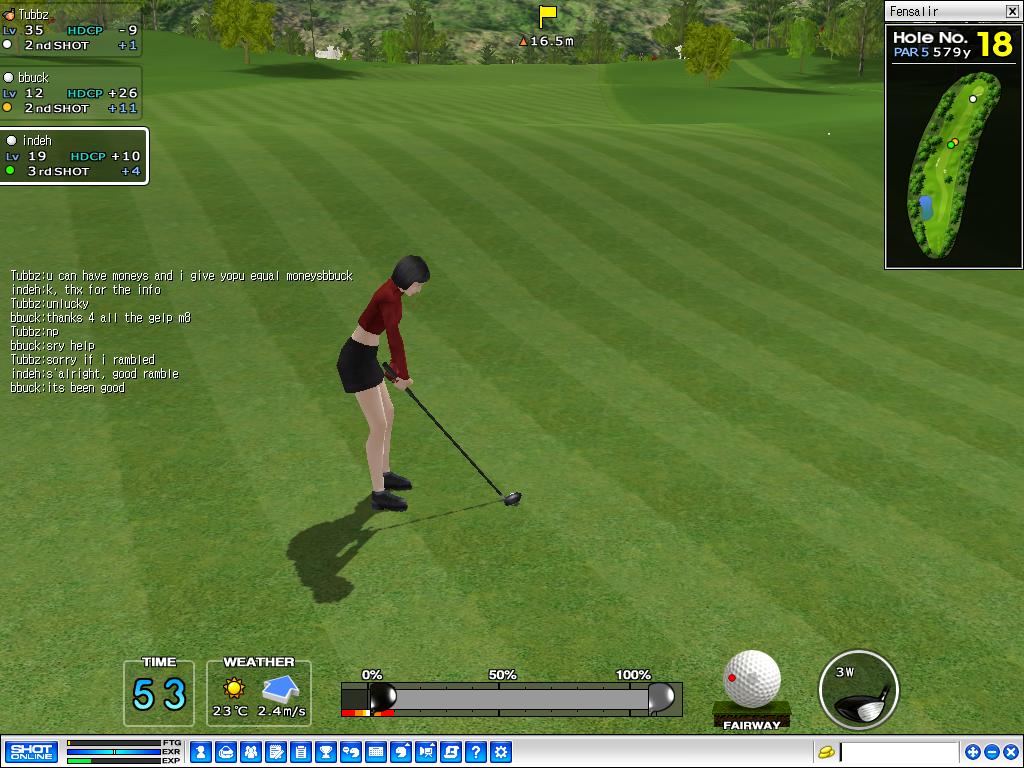Viewport: 1024px width, 768px height.
Task: Click the four-arrow window resize button
Action: (x=972, y=752)
